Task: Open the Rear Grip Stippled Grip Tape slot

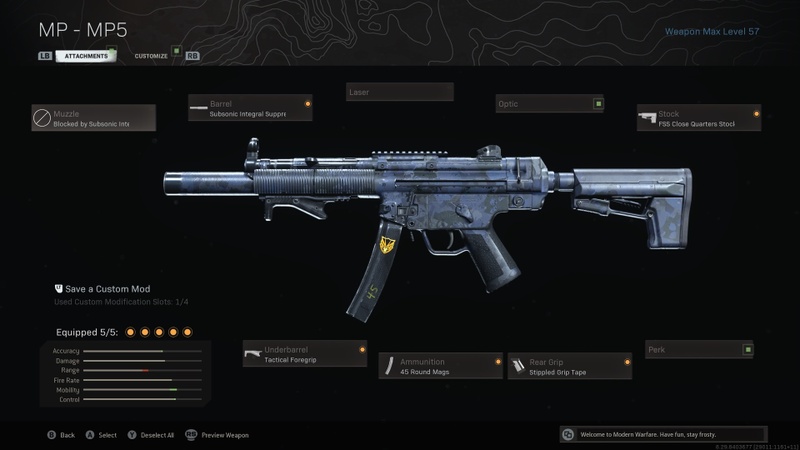Action: 569,366
